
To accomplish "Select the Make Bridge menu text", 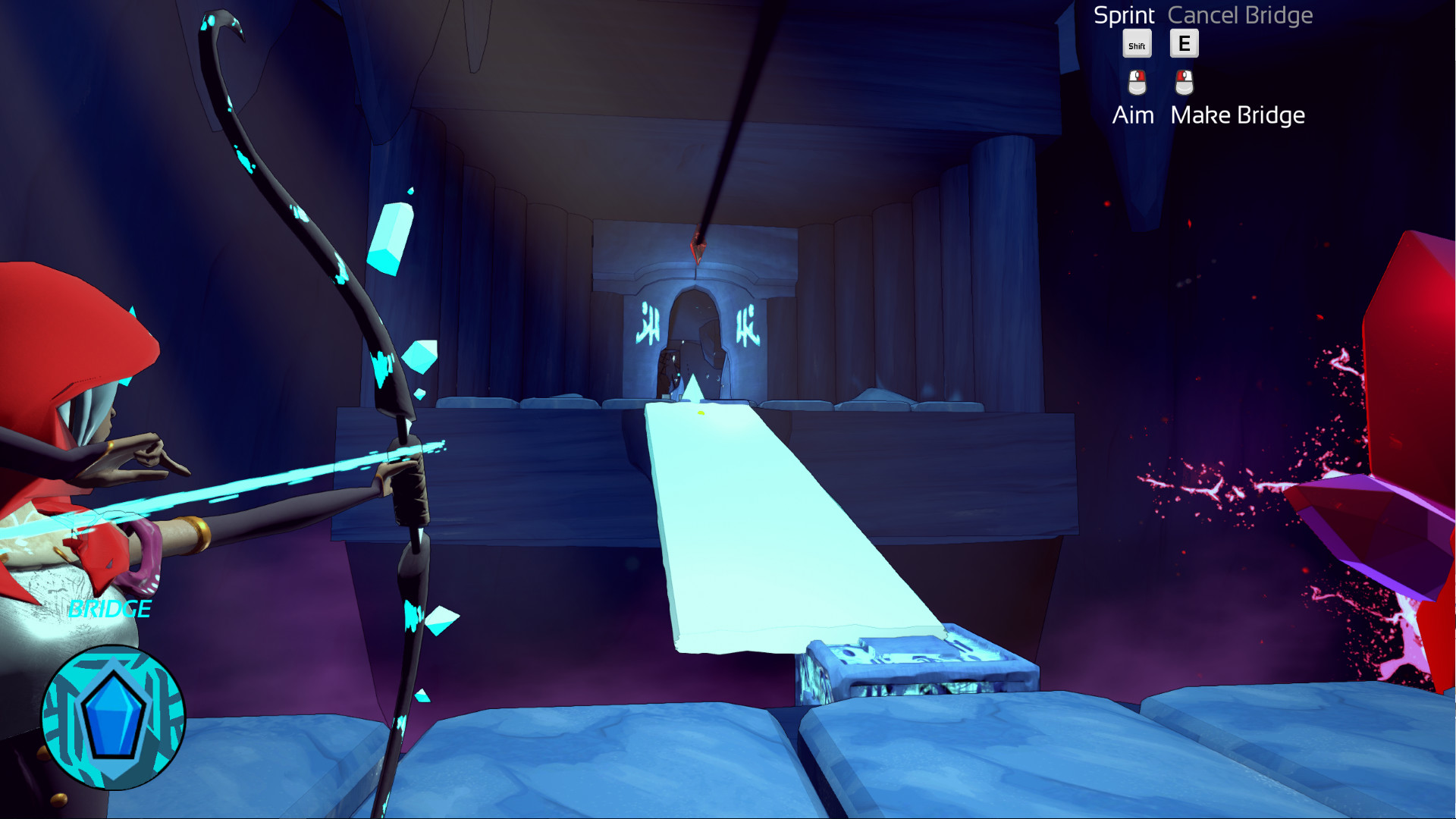I will (1238, 115).
